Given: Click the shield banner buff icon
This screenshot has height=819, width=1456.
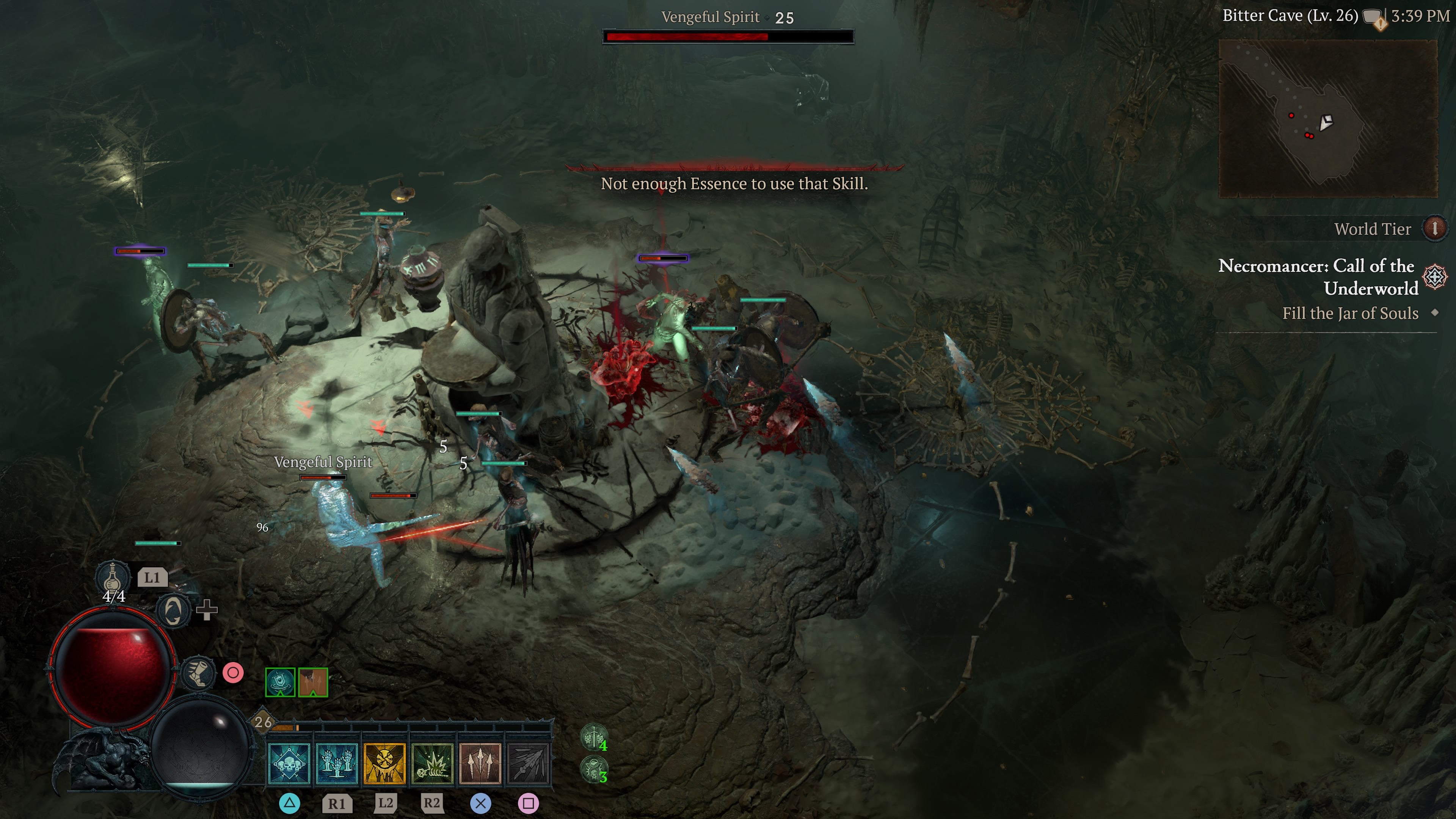Looking at the screenshot, I should [280, 682].
